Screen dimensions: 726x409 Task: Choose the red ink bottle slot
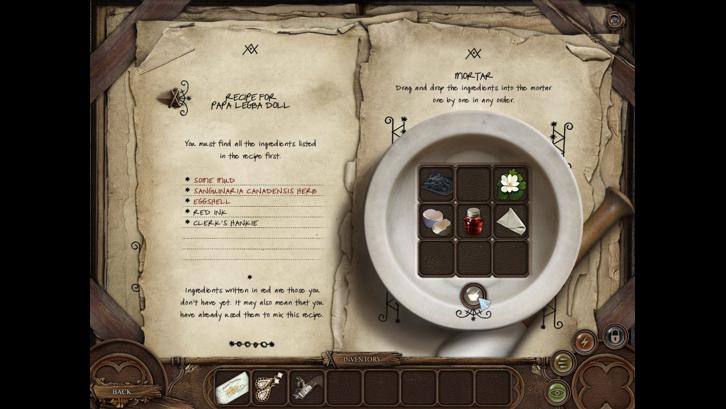tap(473, 220)
